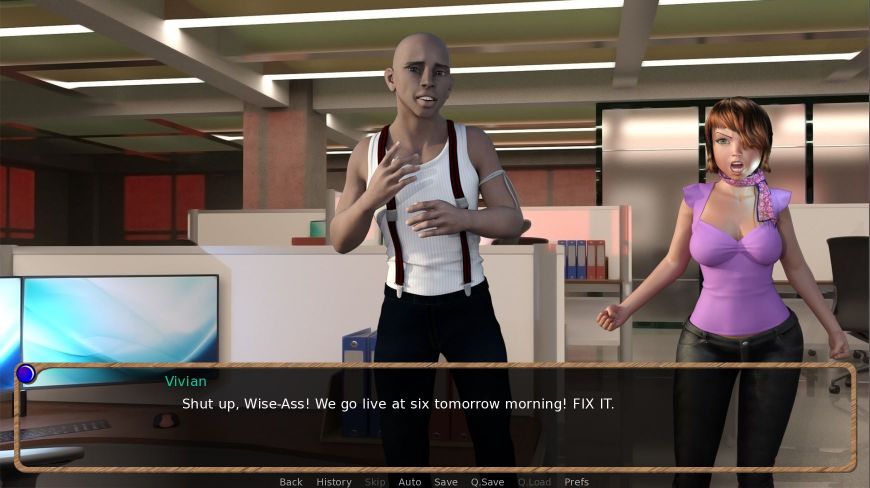Enable Auto-advance for dialogue
Screen dimensions: 870x488
click(x=410, y=482)
